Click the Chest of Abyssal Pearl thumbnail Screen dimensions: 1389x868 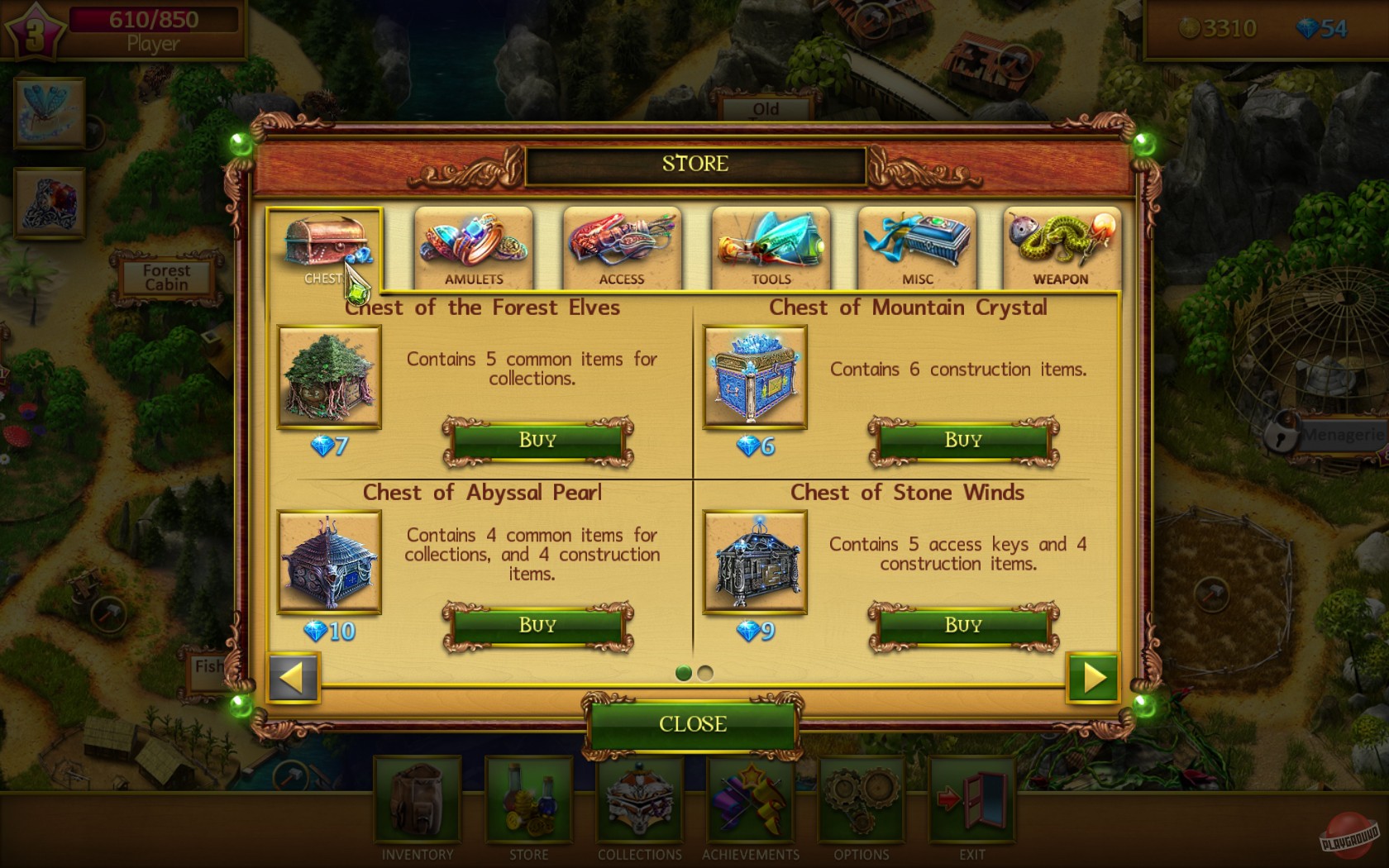pyautogui.click(x=328, y=562)
